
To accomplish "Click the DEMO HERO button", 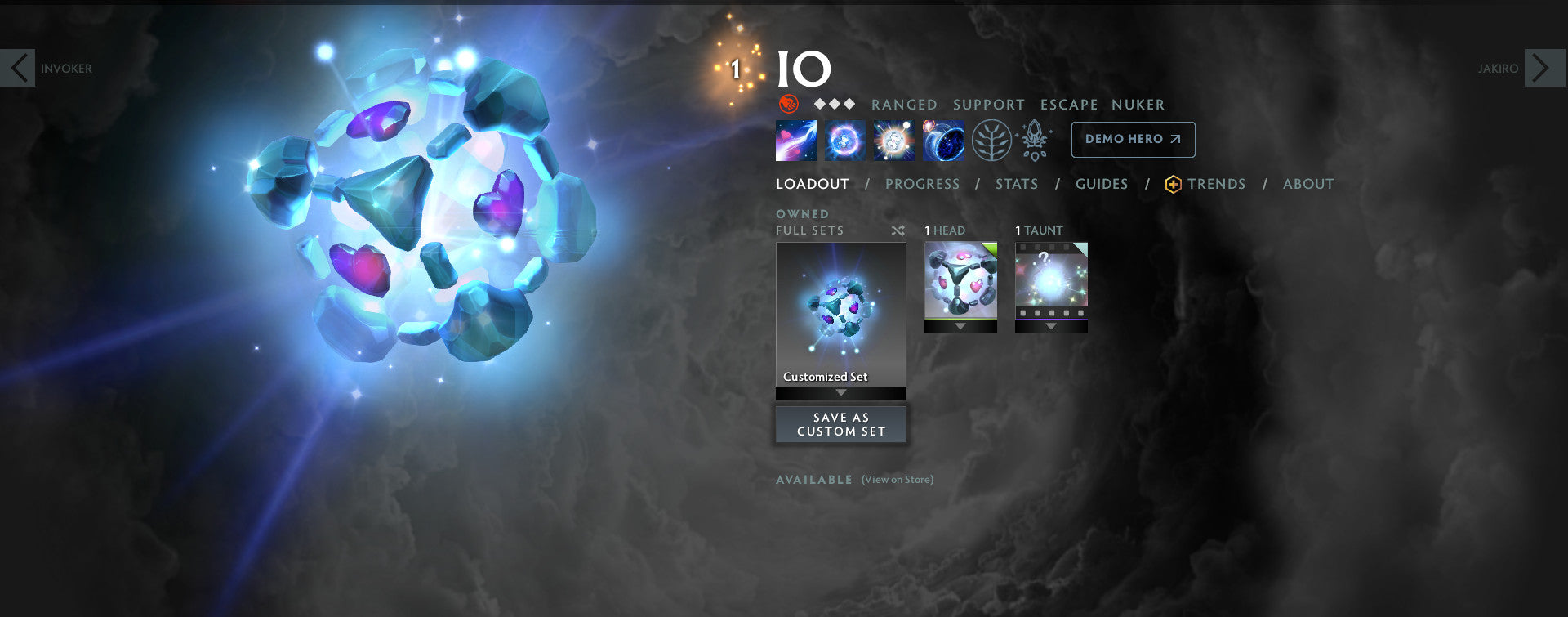I will (x=1133, y=139).
